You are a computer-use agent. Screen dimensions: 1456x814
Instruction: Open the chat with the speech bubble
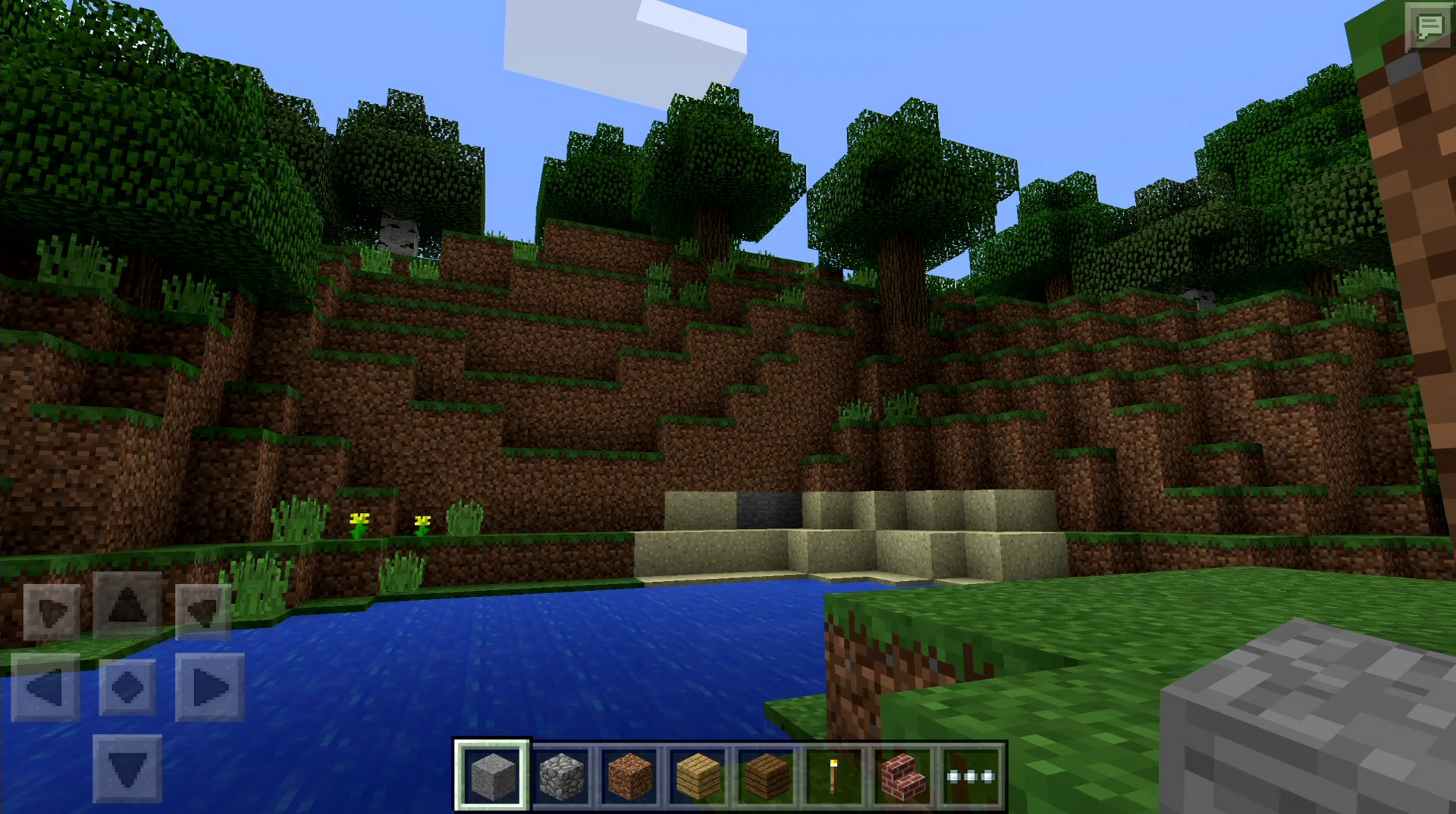(1429, 27)
